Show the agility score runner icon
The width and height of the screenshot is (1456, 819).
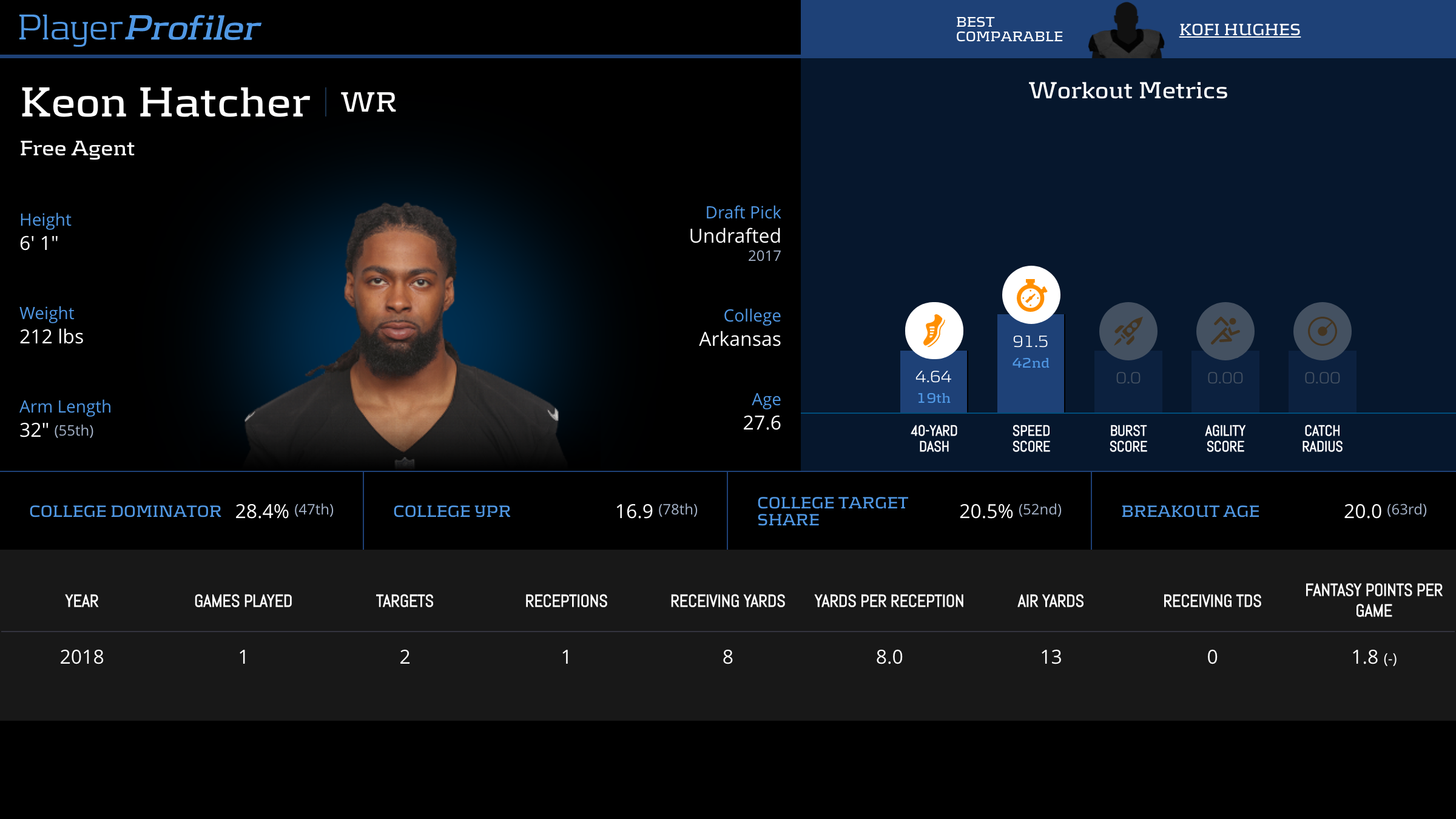[1225, 331]
